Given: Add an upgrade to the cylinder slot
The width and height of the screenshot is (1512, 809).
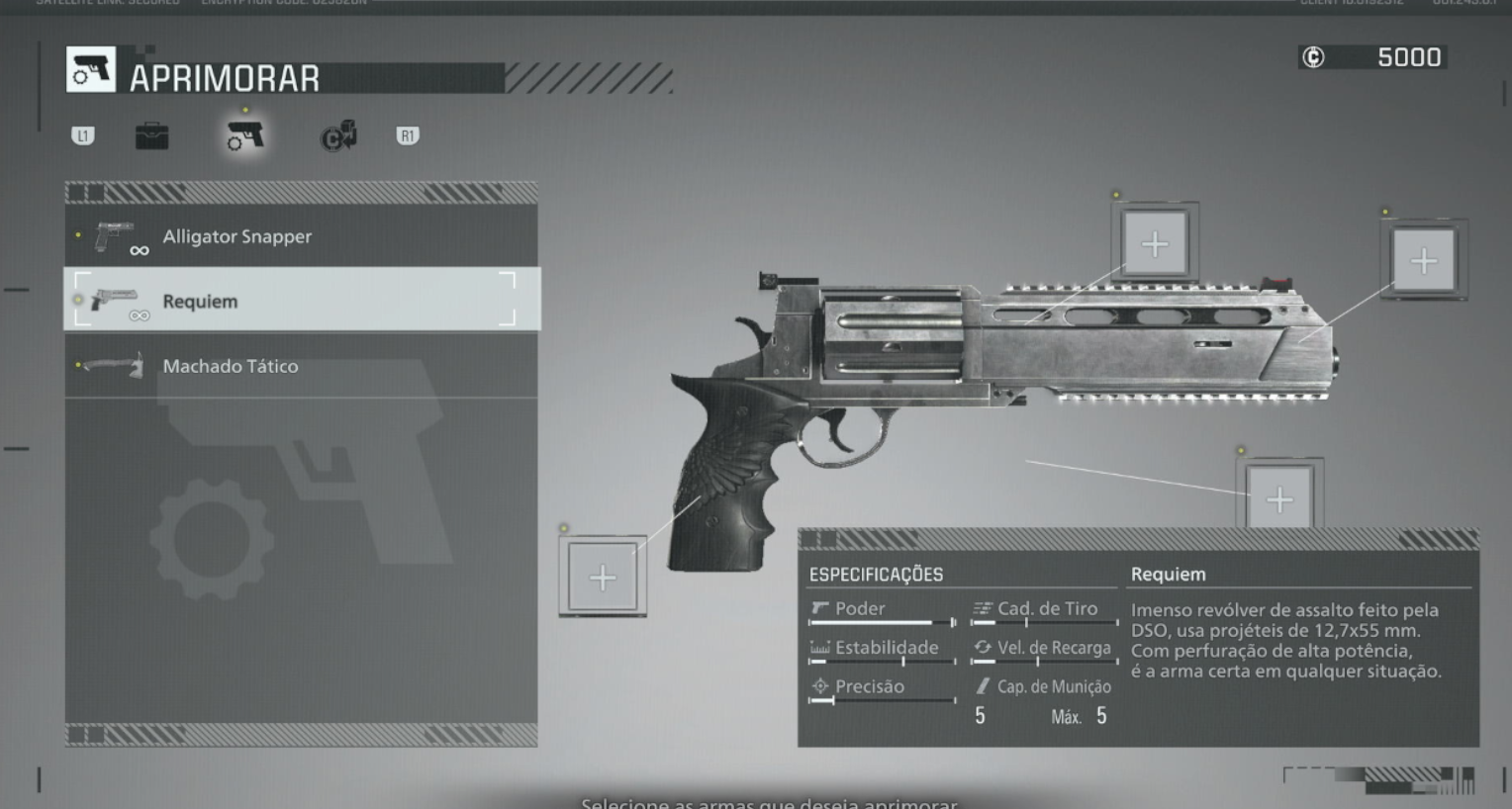Looking at the screenshot, I should pos(1154,244).
